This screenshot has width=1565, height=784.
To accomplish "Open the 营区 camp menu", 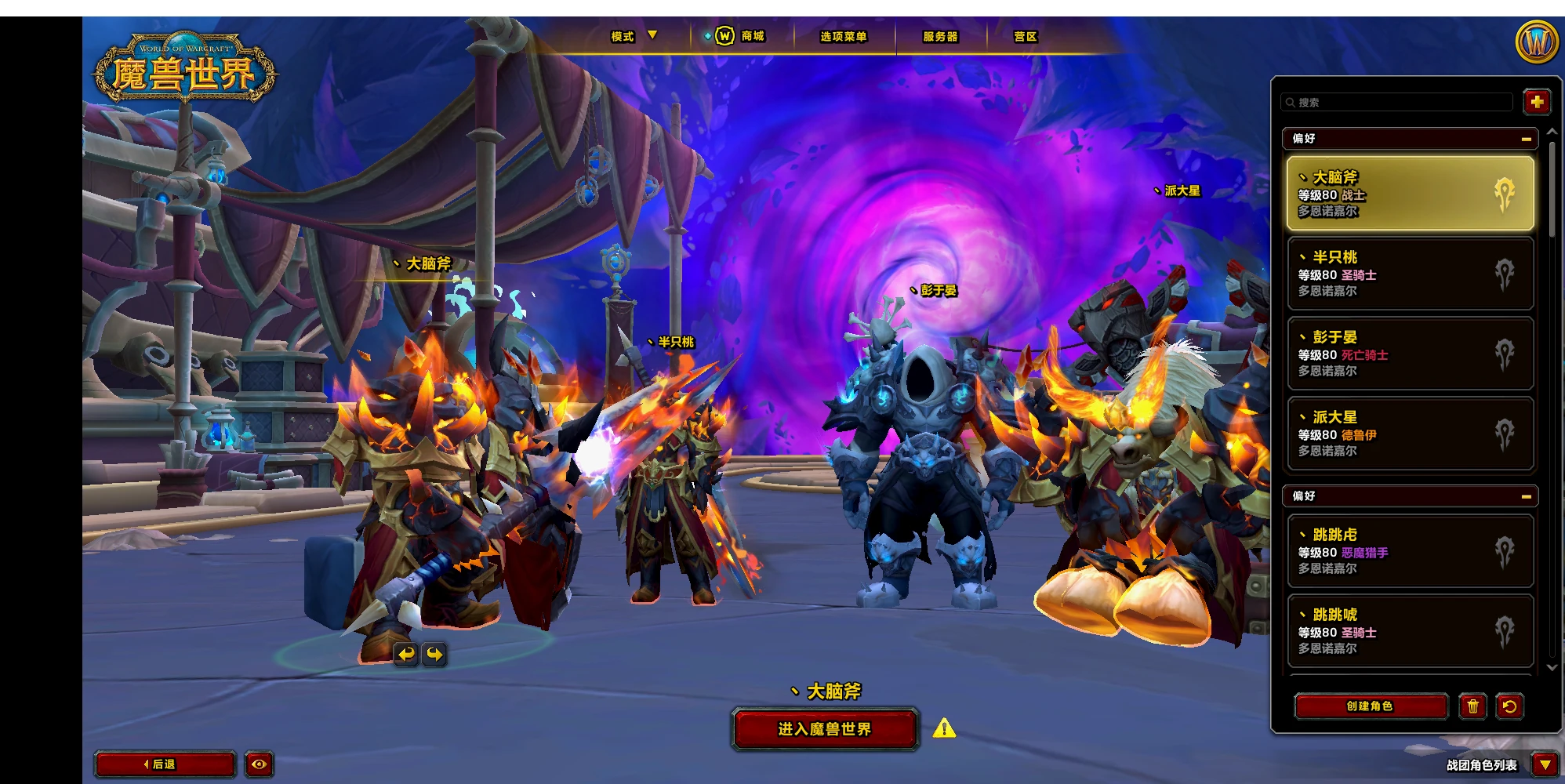I will click(1025, 37).
